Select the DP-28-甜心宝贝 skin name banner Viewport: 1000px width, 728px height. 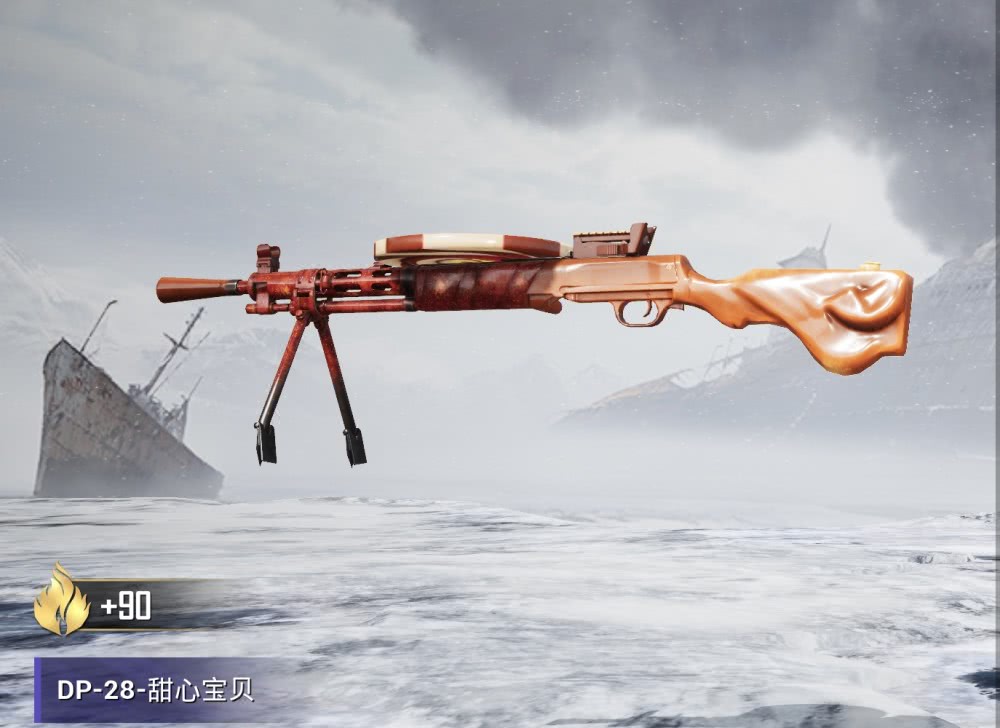[x=155, y=690]
